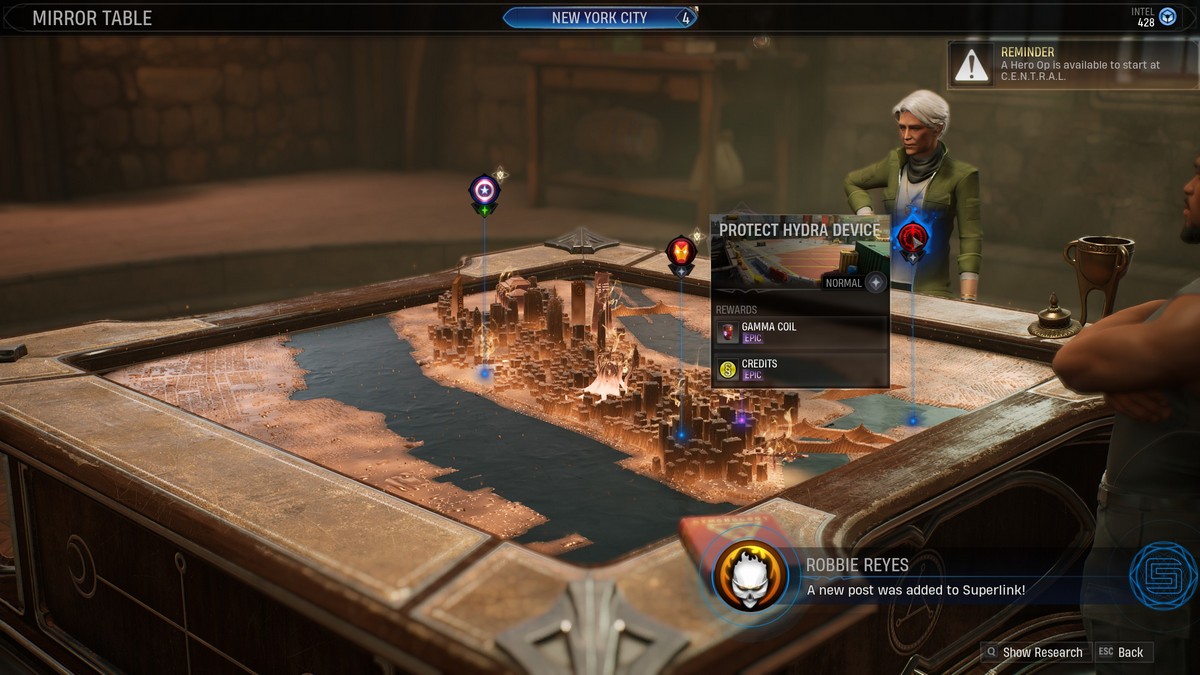The height and width of the screenshot is (675, 1200).
Task: Change the Normal difficulty setting
Action: (x=875, y=283)
